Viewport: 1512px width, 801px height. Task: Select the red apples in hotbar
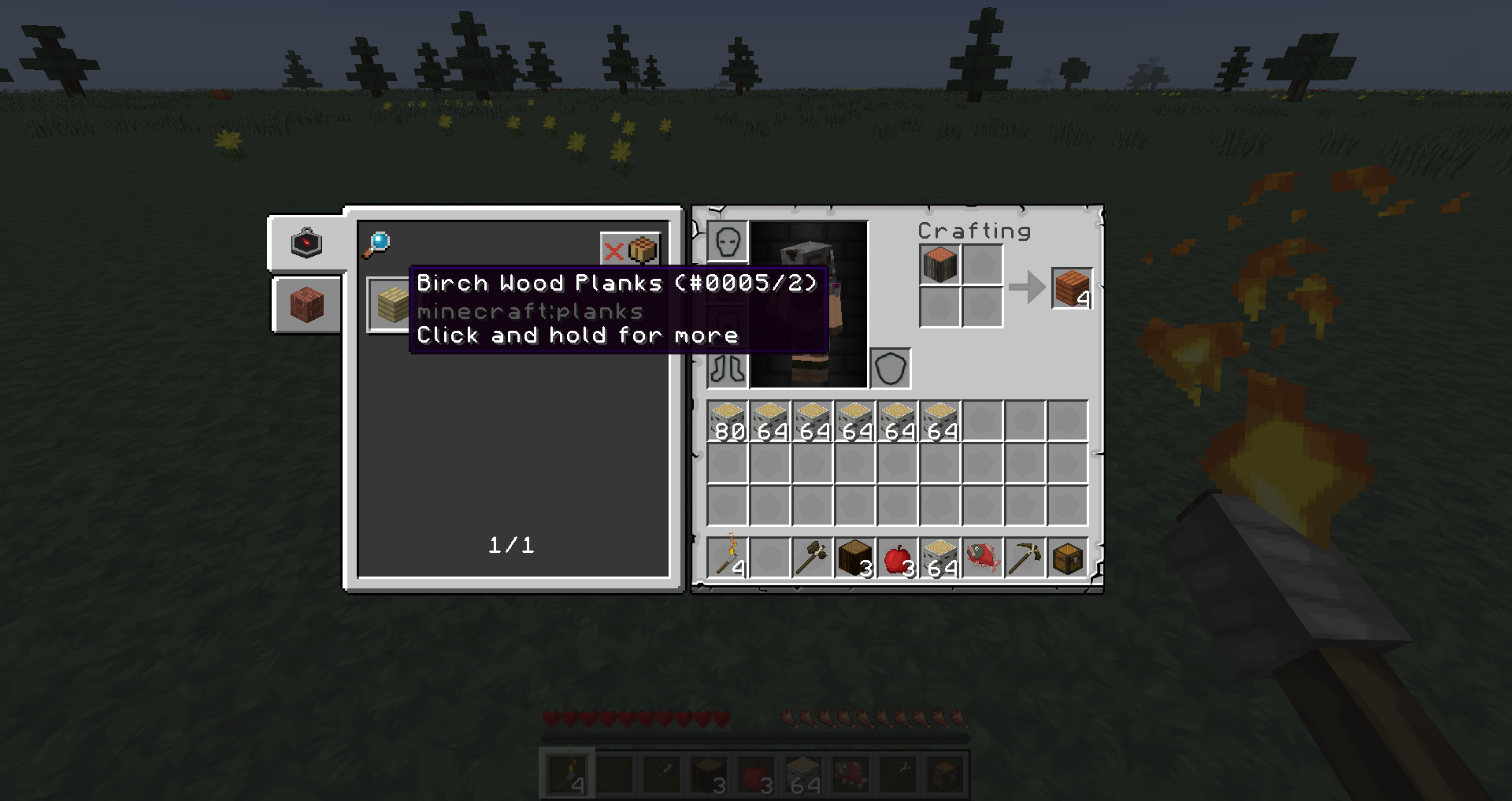[x=897, y=558]
